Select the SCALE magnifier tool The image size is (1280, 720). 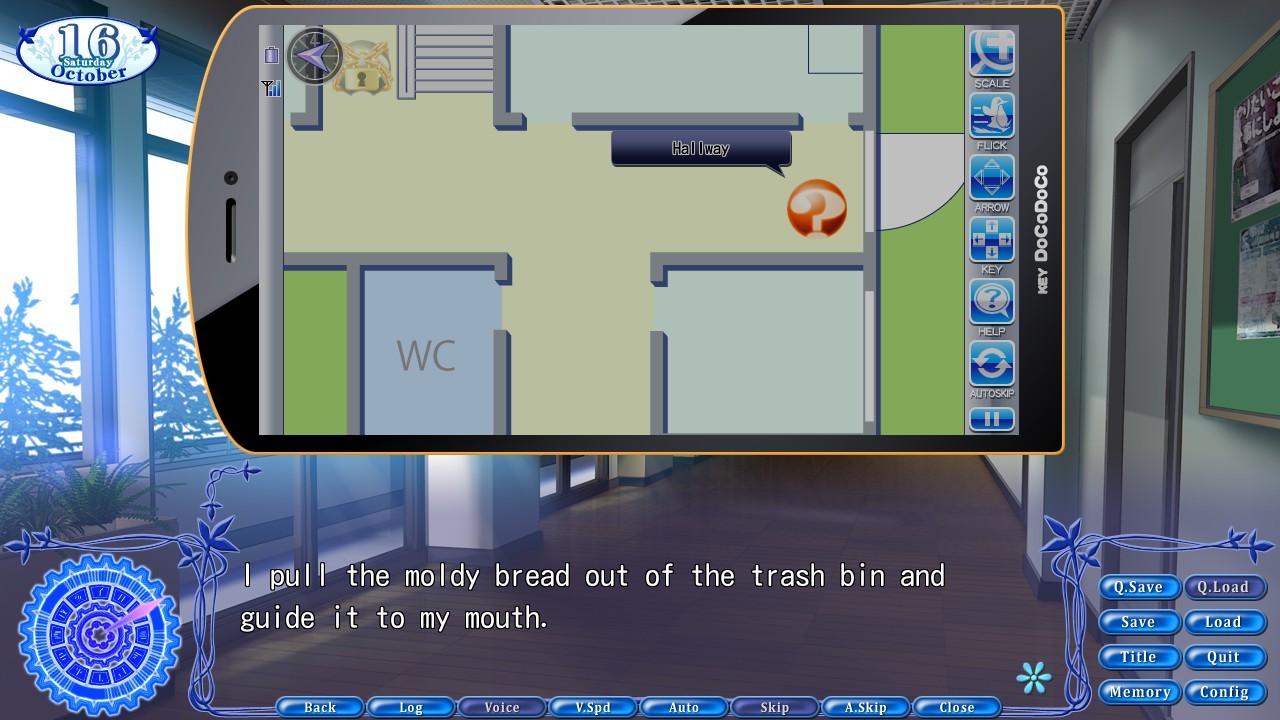[991, 50]
